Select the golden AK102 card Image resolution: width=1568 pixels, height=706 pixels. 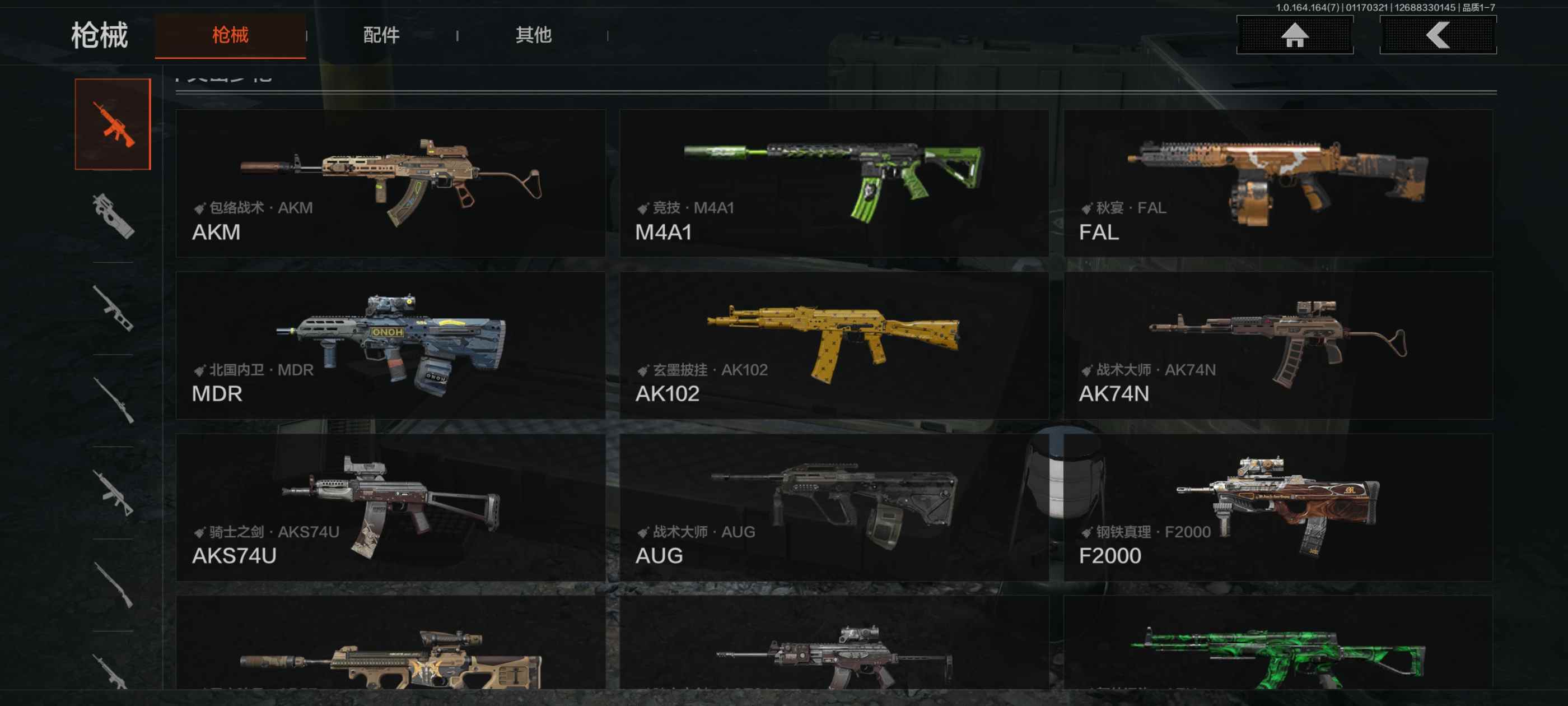tap(834, 345)
